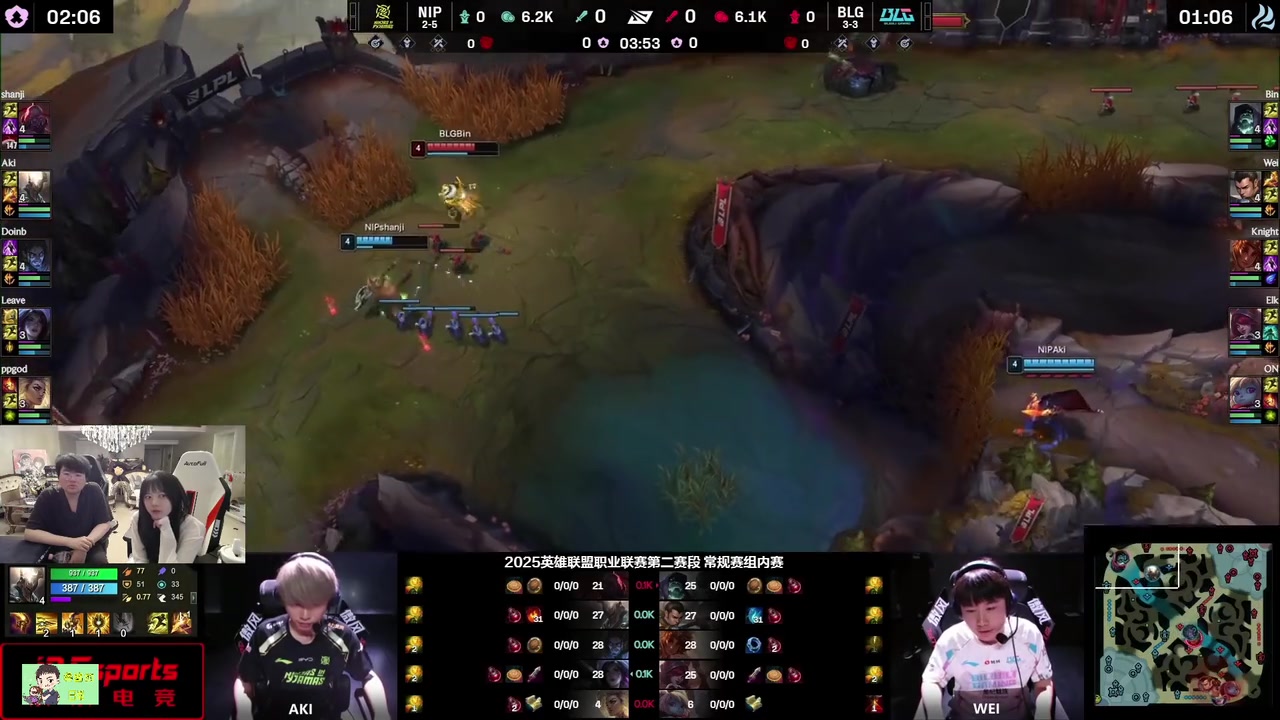Click the BLG team logo
This screenshot has height=720, width=1280.
897,16
